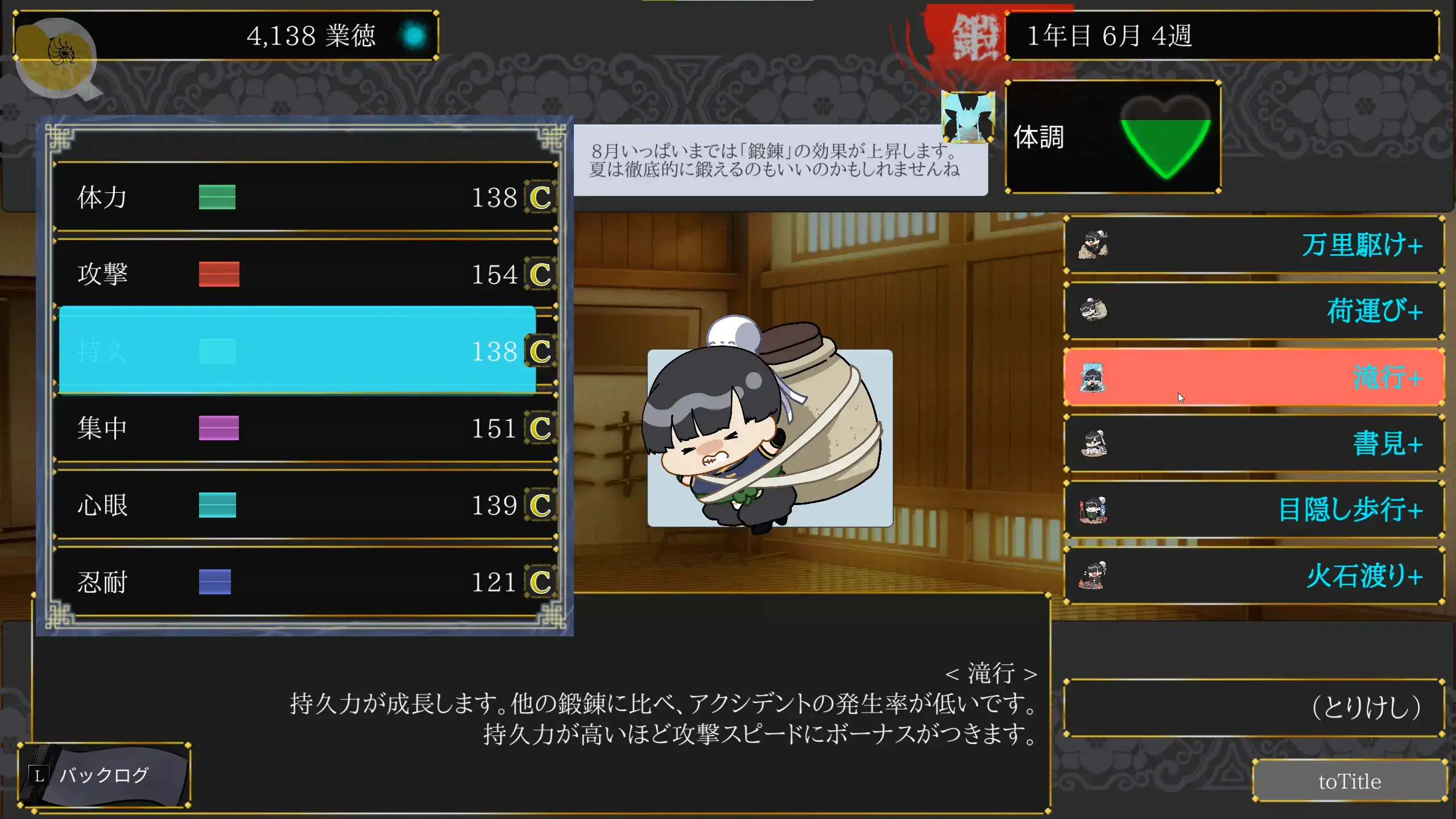This screenshot has height=819, width=1456.
Task: Choose the 目隠し歩行+ training
Action: click(x=1254, y=509)
